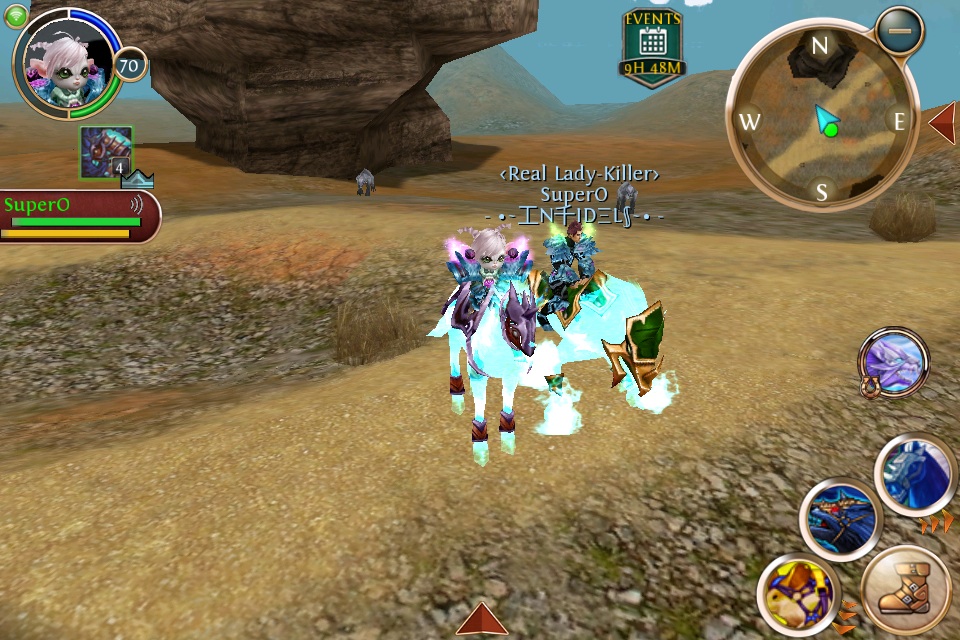960x640 pixels.
Task: Tap the leather boot button
Action: coord(906,591)
